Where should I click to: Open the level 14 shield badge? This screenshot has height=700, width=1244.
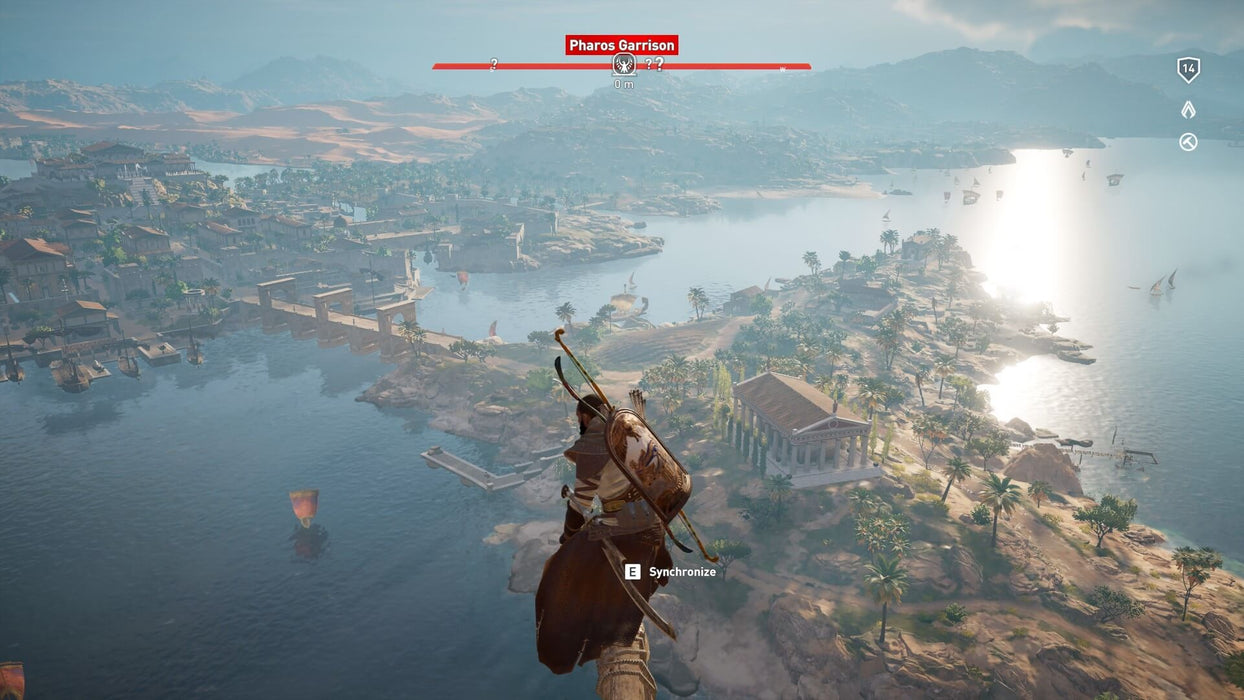pyautogui.click(x=1188, y=69)
